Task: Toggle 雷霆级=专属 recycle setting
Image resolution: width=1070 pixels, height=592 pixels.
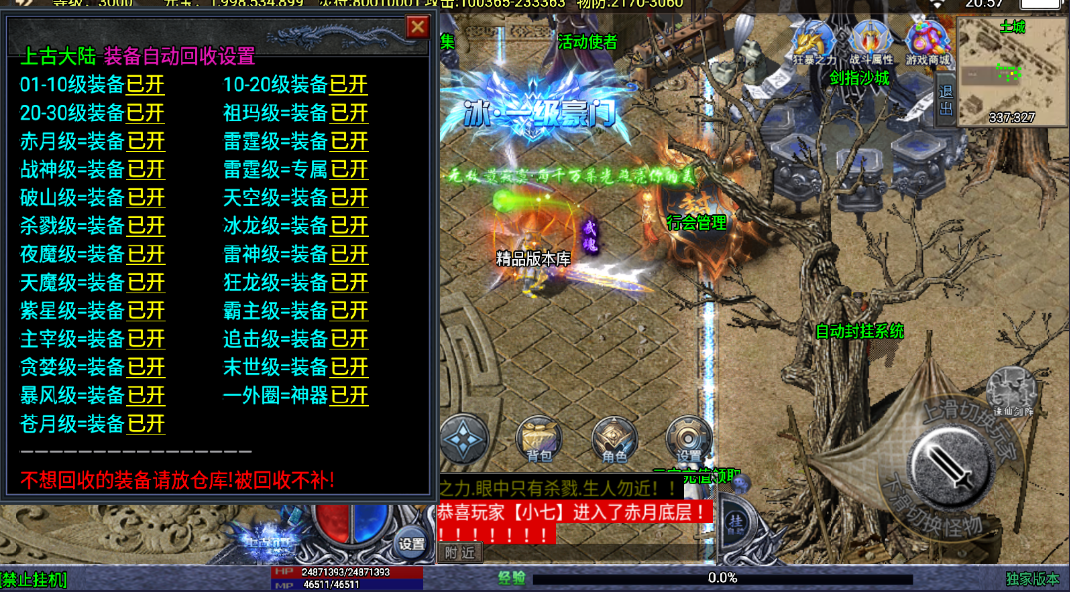Action: coord(349,169)
